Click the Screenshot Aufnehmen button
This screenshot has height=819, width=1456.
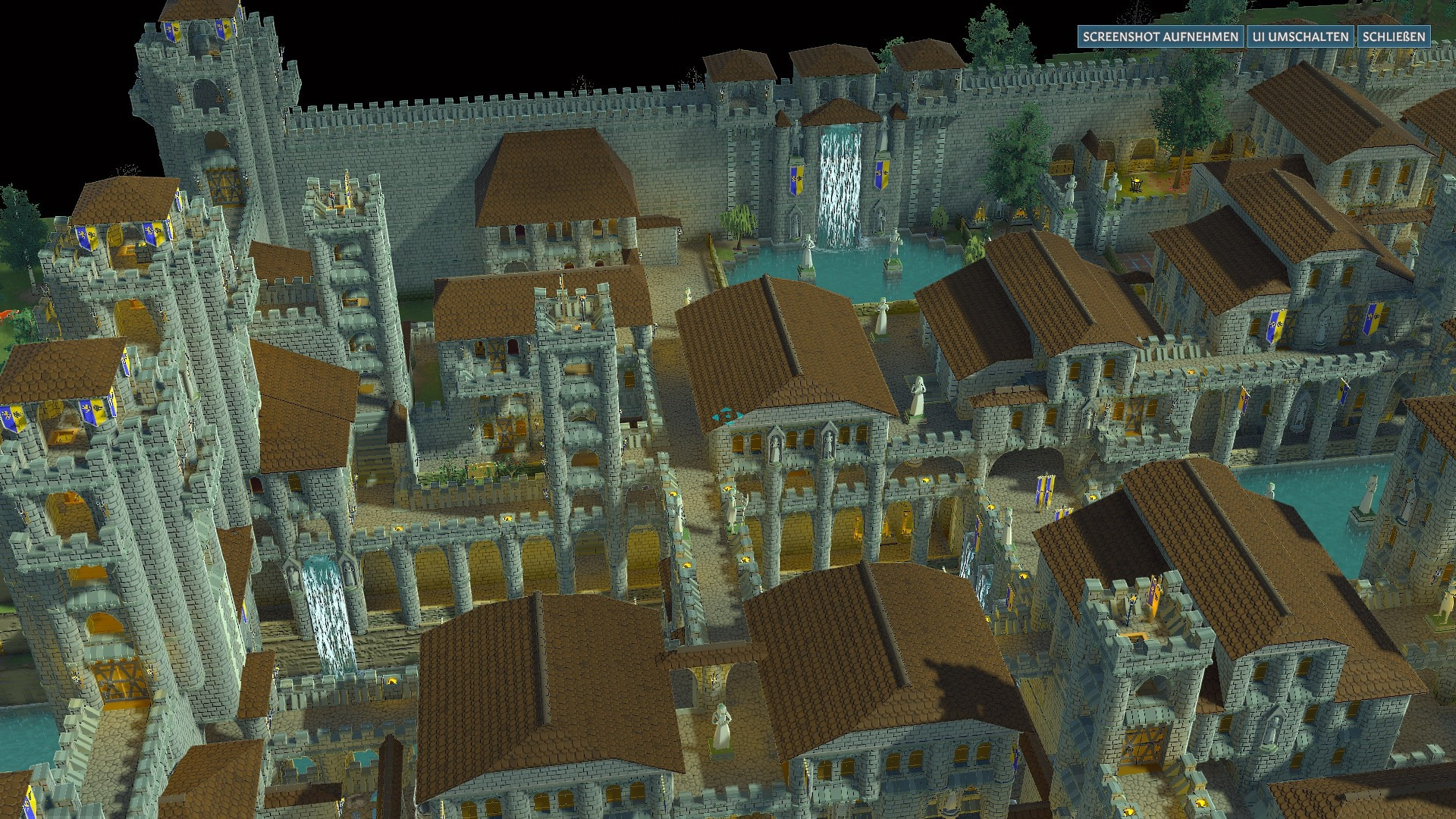(x=1160, y=36)
